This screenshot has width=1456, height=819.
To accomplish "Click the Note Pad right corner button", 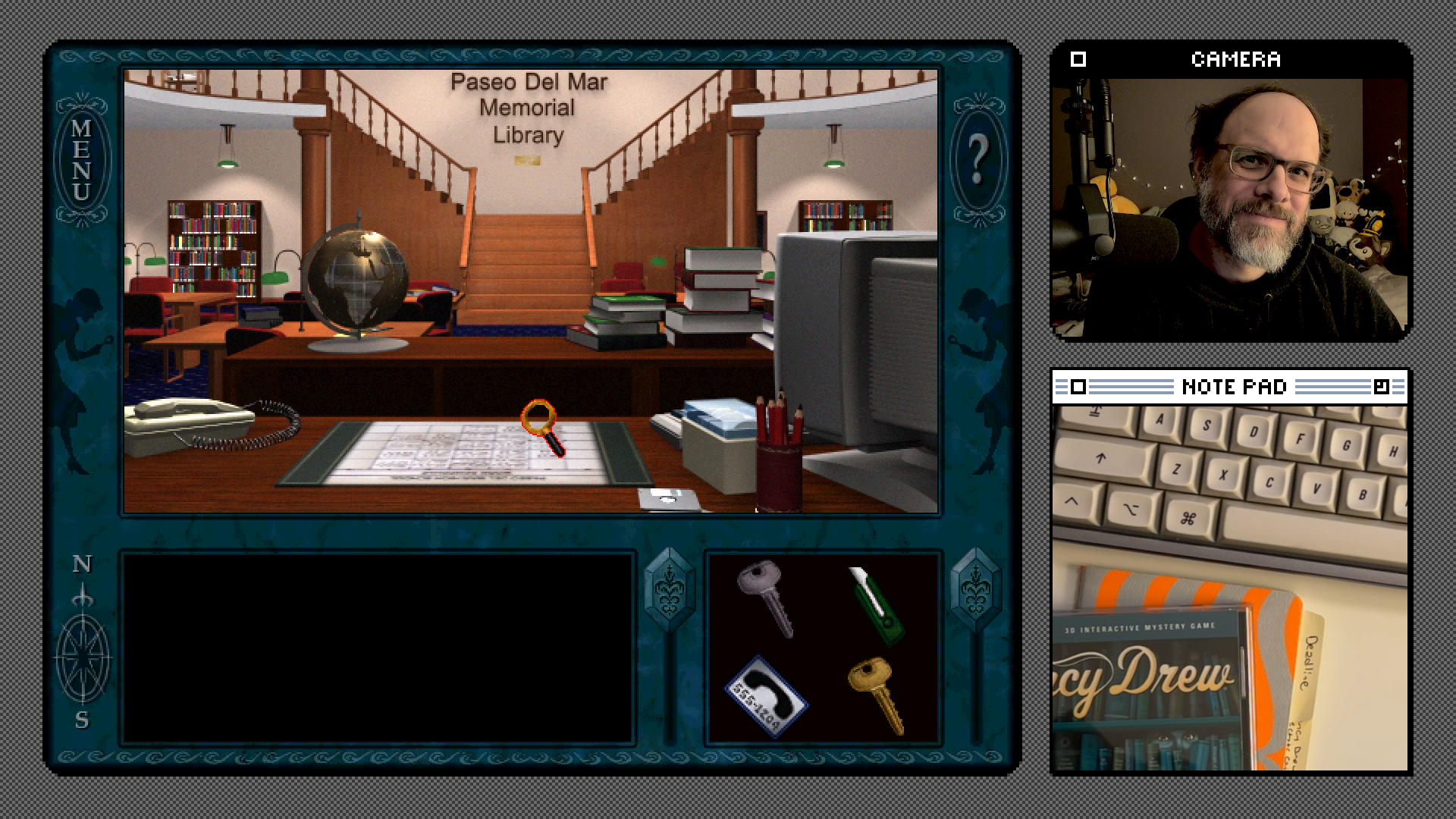I will point(1381,388).
